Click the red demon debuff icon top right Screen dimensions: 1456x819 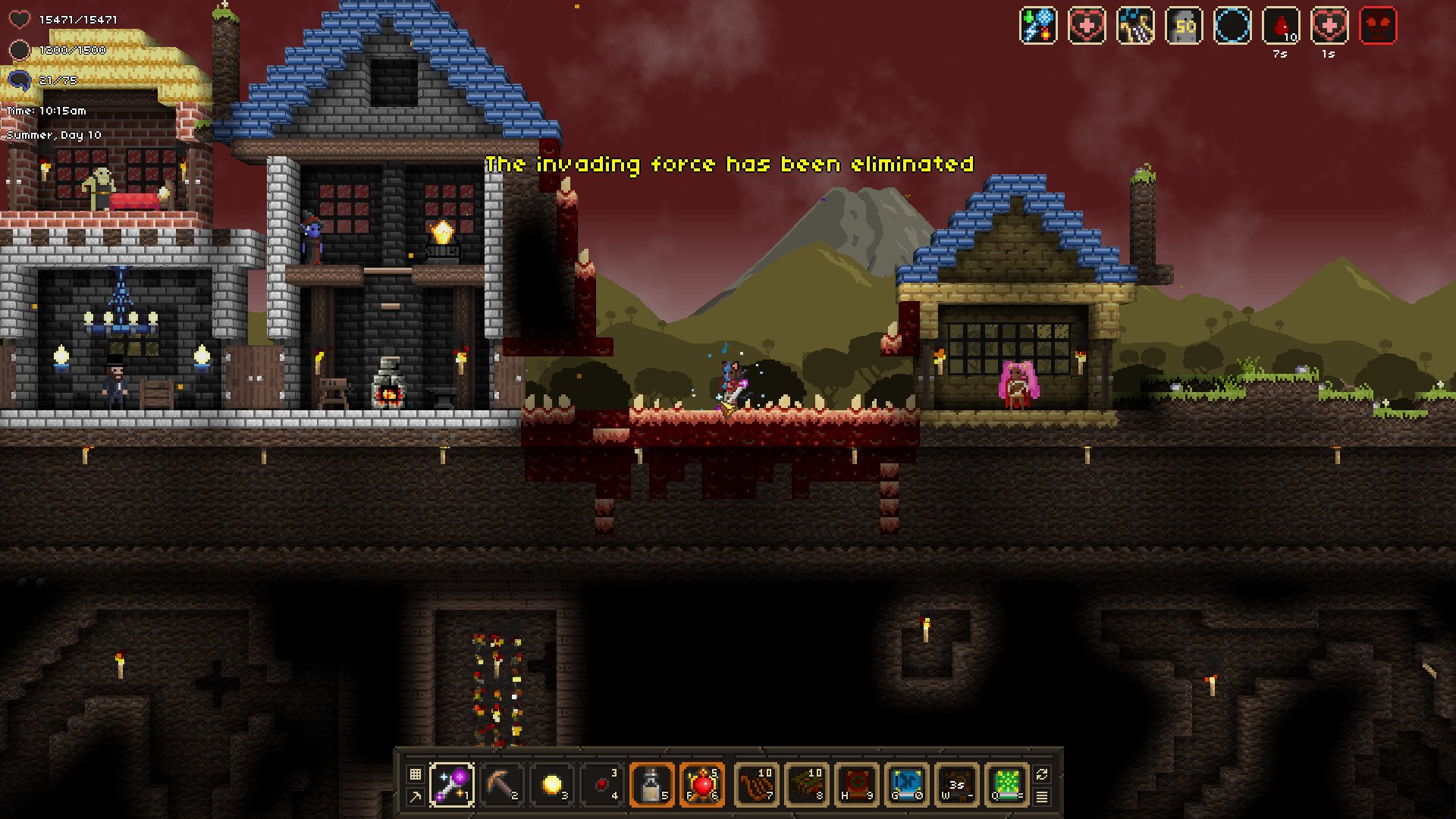[x=1379, y=27]
